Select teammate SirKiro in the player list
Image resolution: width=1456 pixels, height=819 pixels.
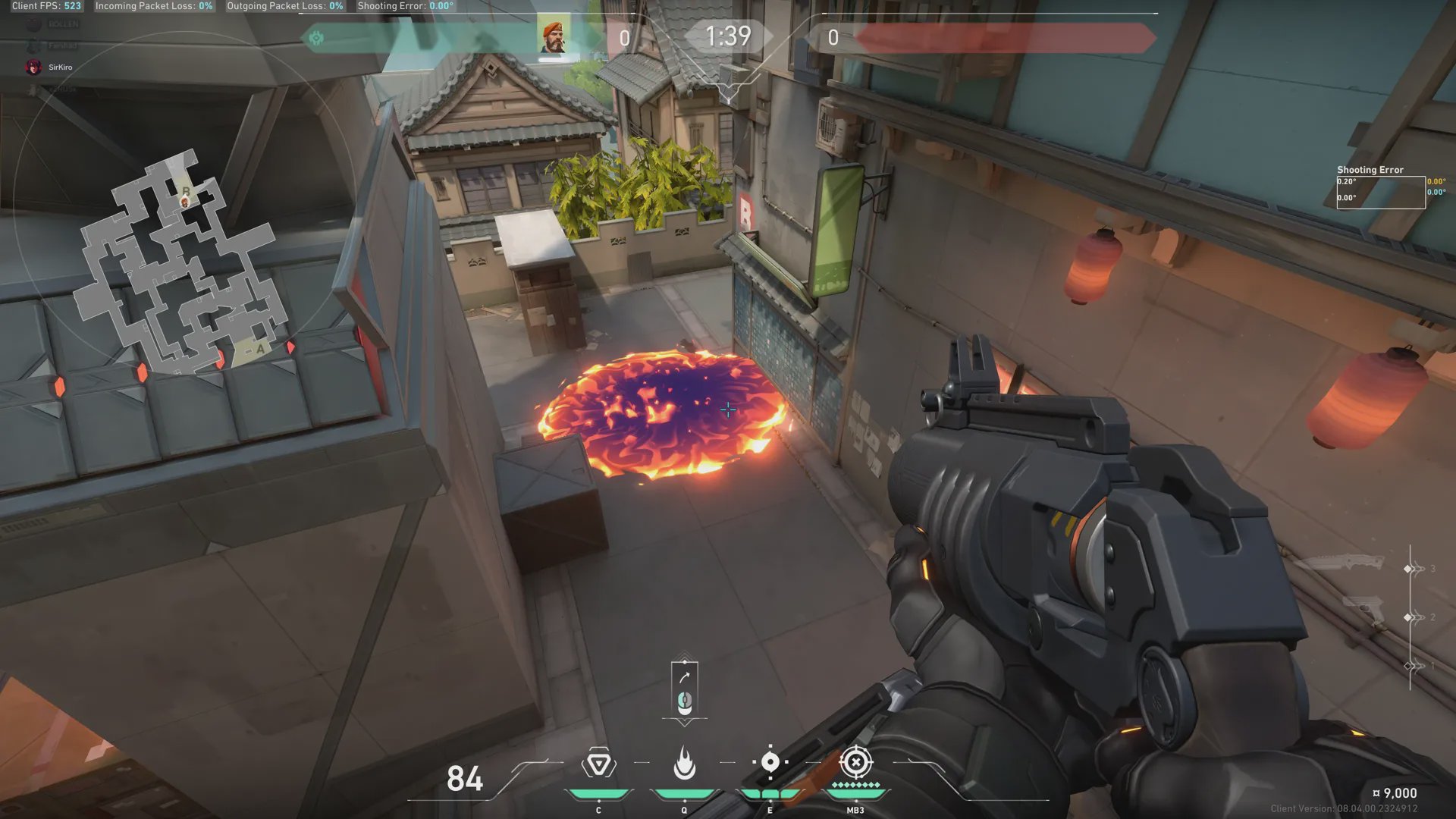click(59, 67)
